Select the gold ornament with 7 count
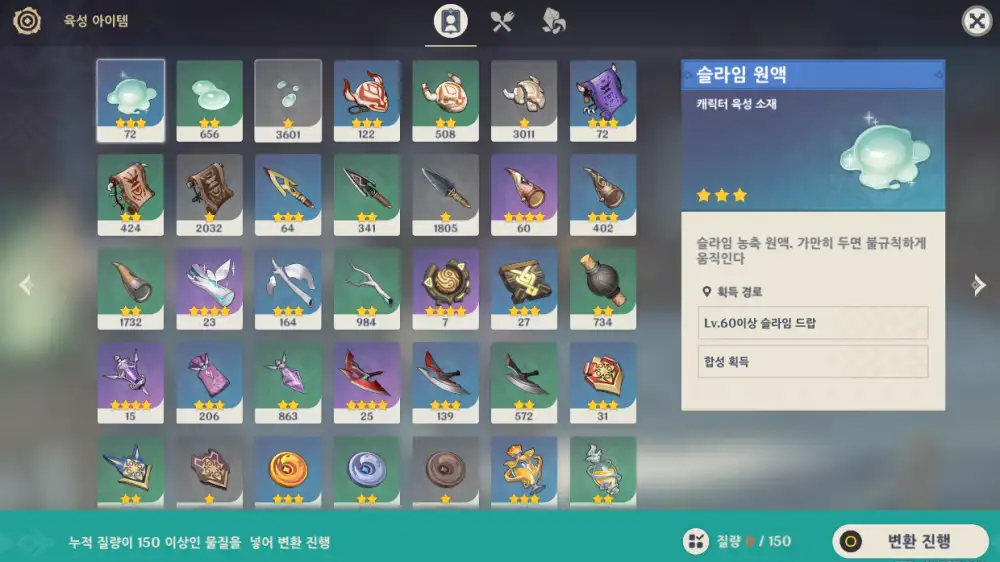The width and height of the screenshot is (1000, 562). [x=446, y=287]
